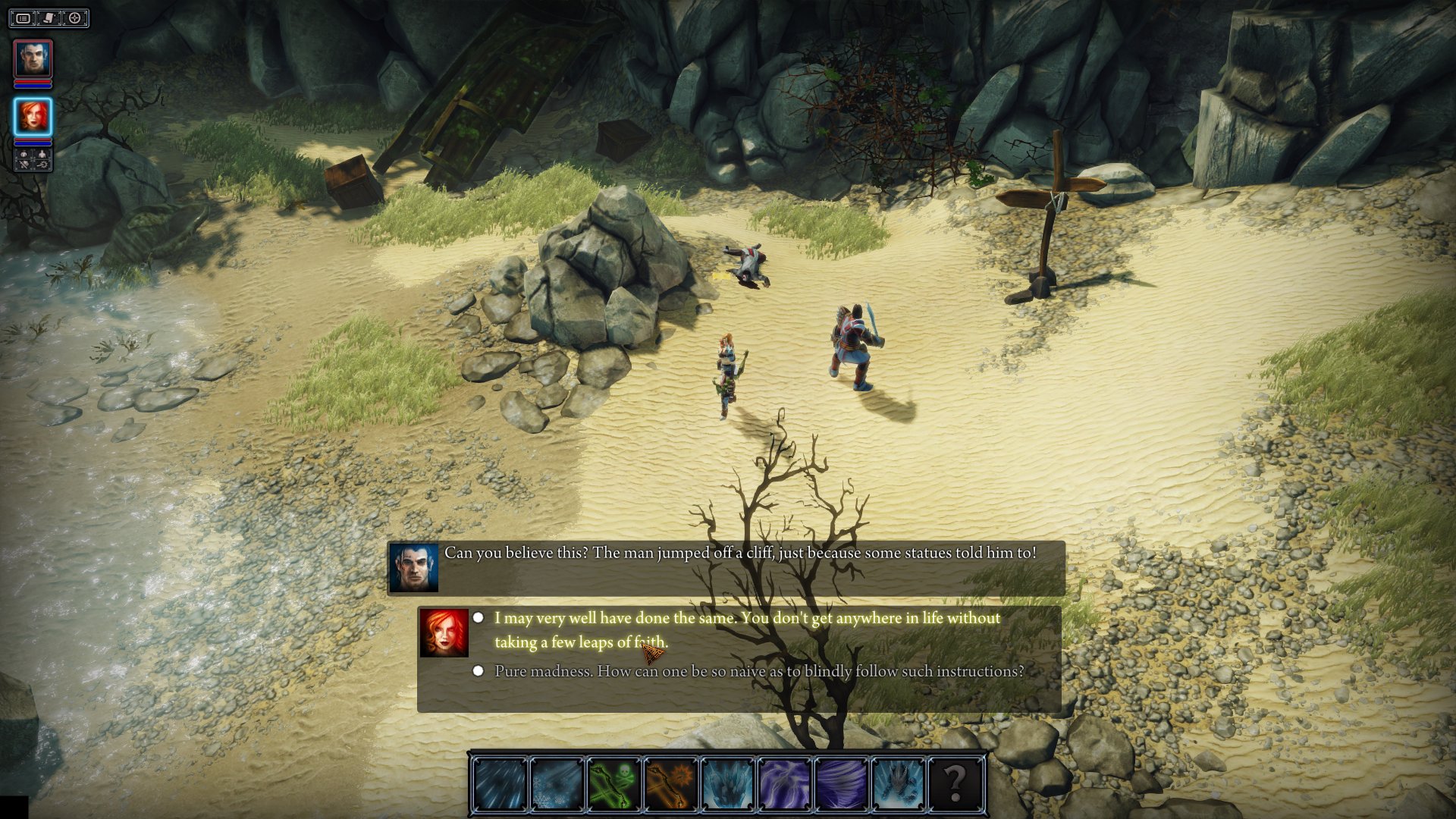Open the crossed sword and axe icon
This screenshot has width=1456, height=819.
click(24, 164)
